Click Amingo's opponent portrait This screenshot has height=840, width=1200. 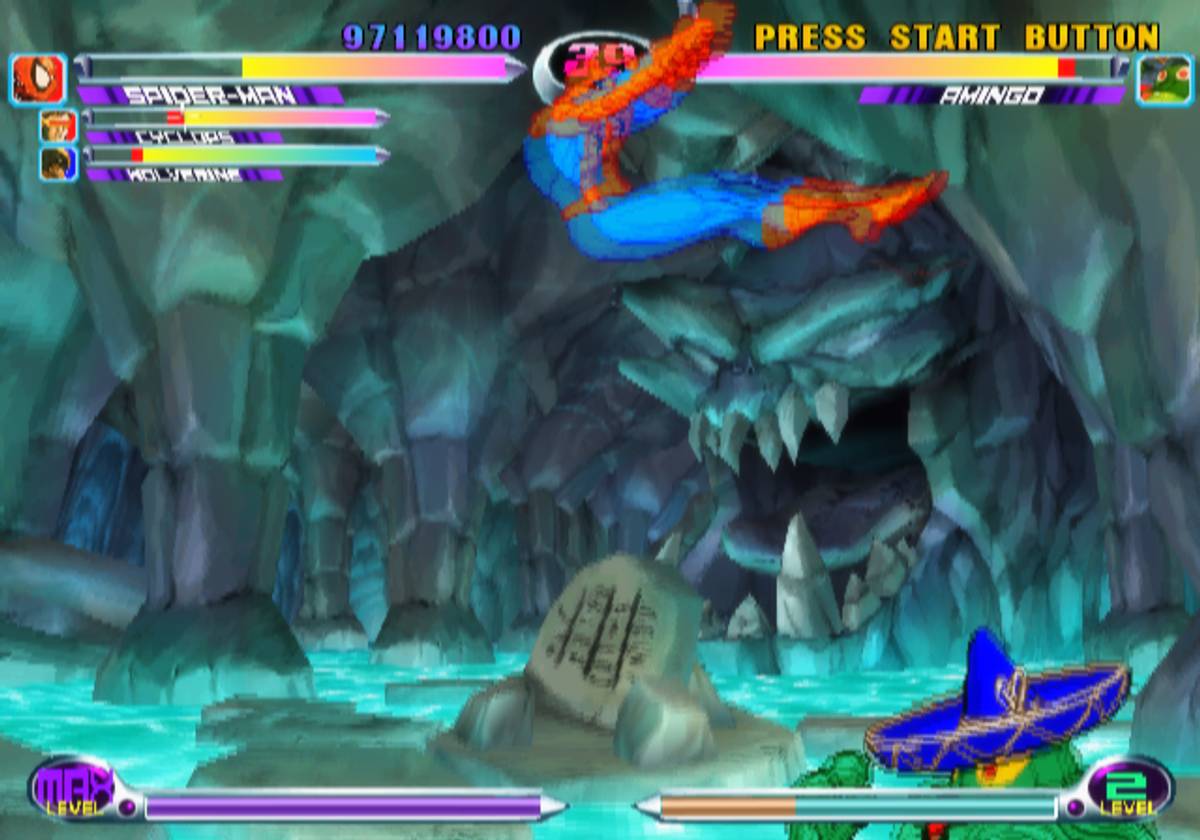[x=1165, y=80]
